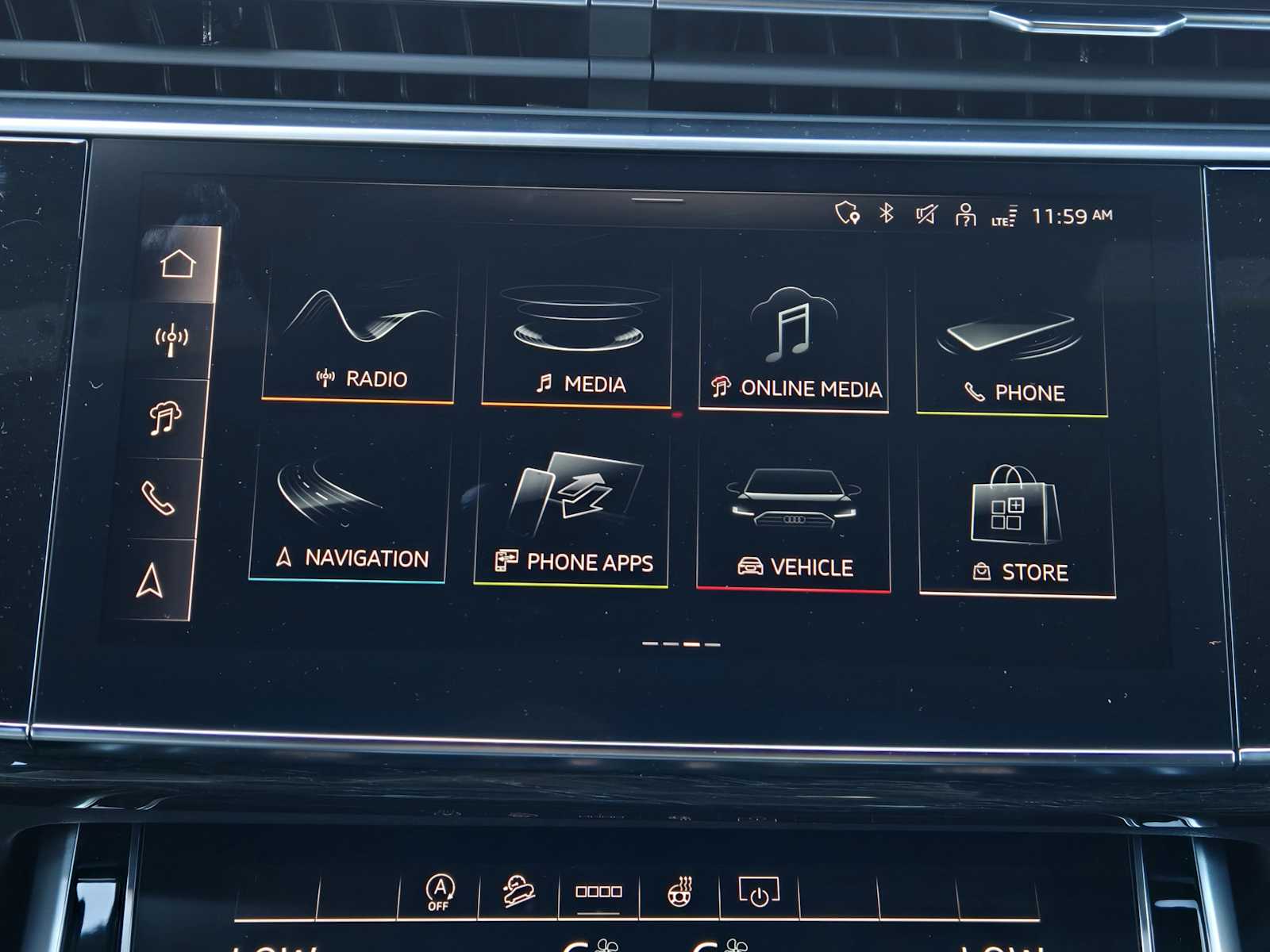The image size is (1270, 952).
Task: Tap the phone handset shortcut in the sidebar
Action: tap(158, 498)
